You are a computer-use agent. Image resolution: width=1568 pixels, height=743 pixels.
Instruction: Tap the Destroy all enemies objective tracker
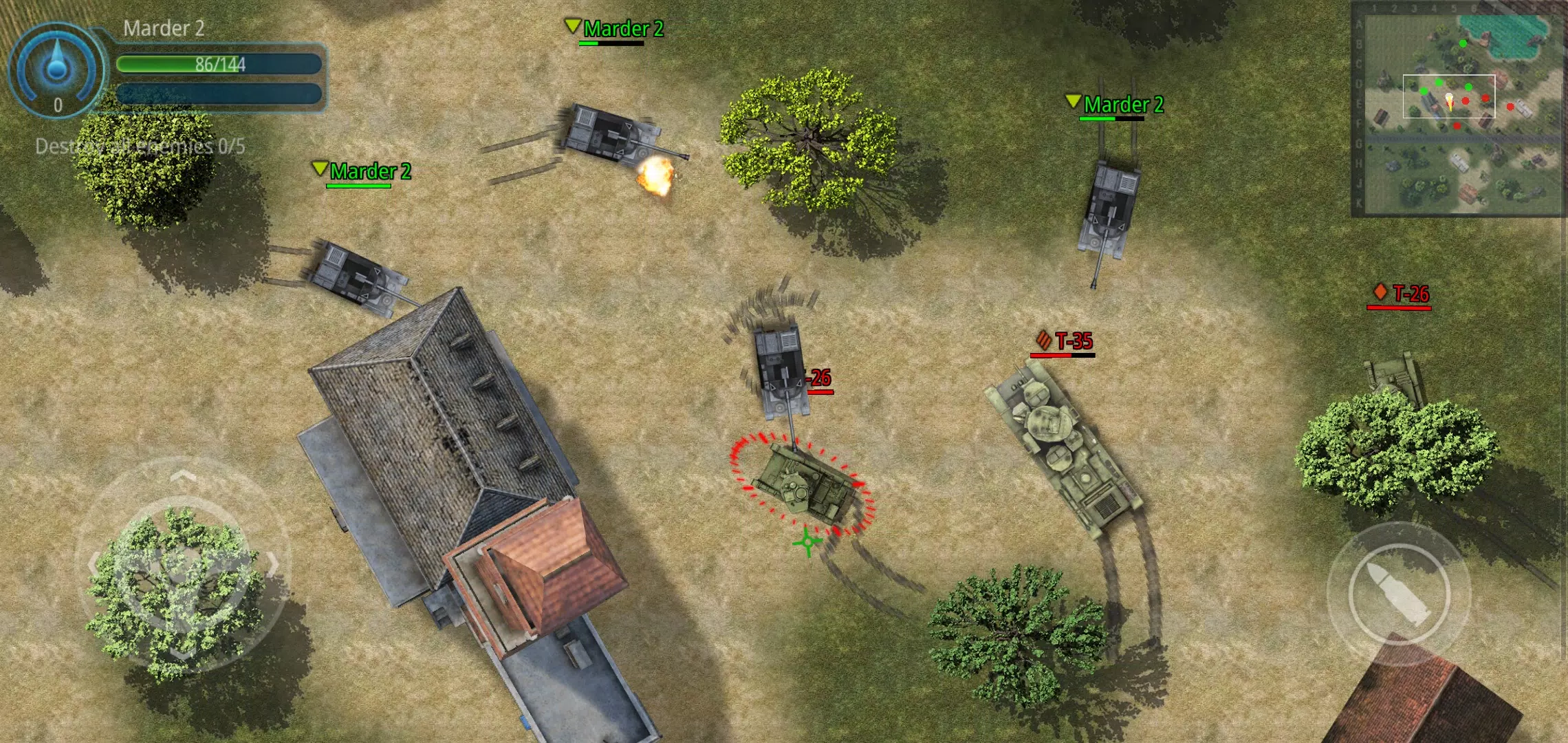pos(140,147)
